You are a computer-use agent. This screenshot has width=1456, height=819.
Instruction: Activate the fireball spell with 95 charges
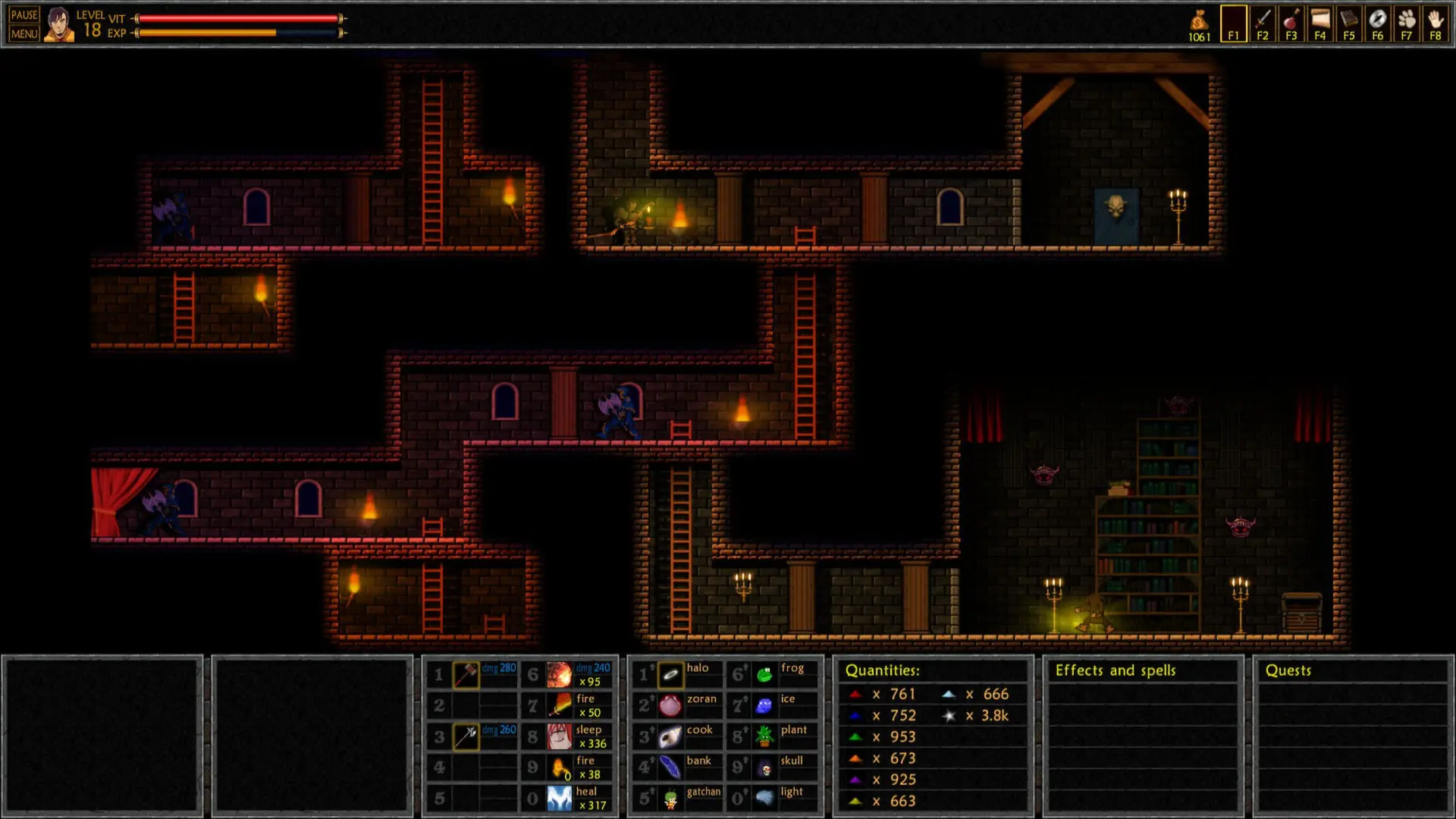(560, 674)
